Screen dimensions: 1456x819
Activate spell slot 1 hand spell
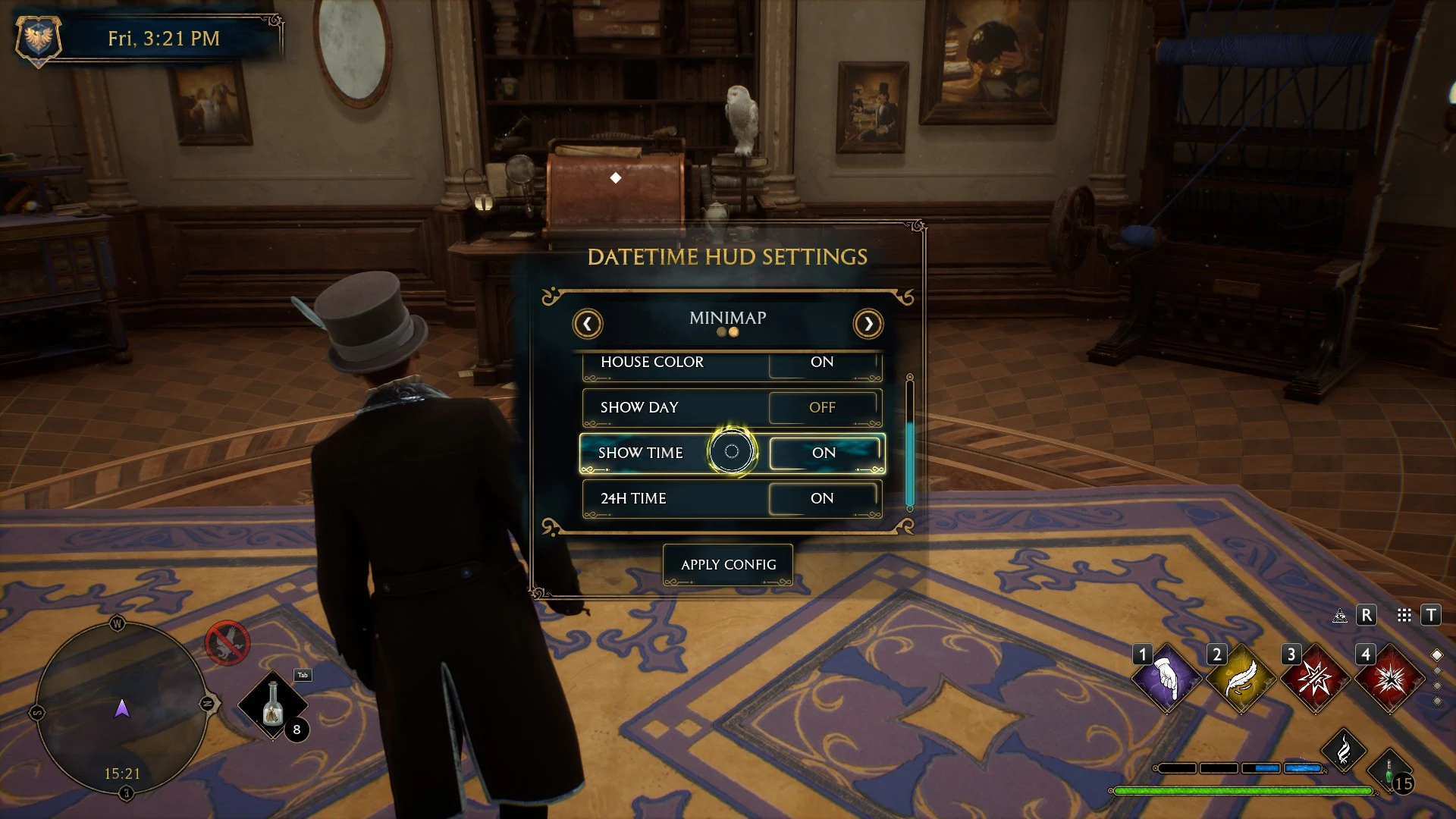point(1166,678)
